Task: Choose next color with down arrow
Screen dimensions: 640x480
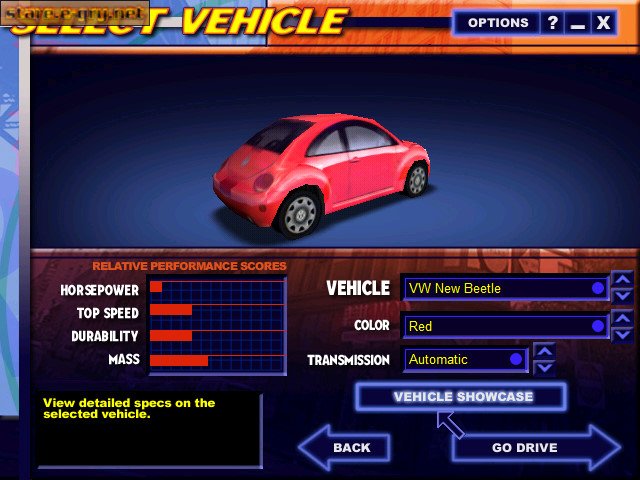Action: coord(622,334)
